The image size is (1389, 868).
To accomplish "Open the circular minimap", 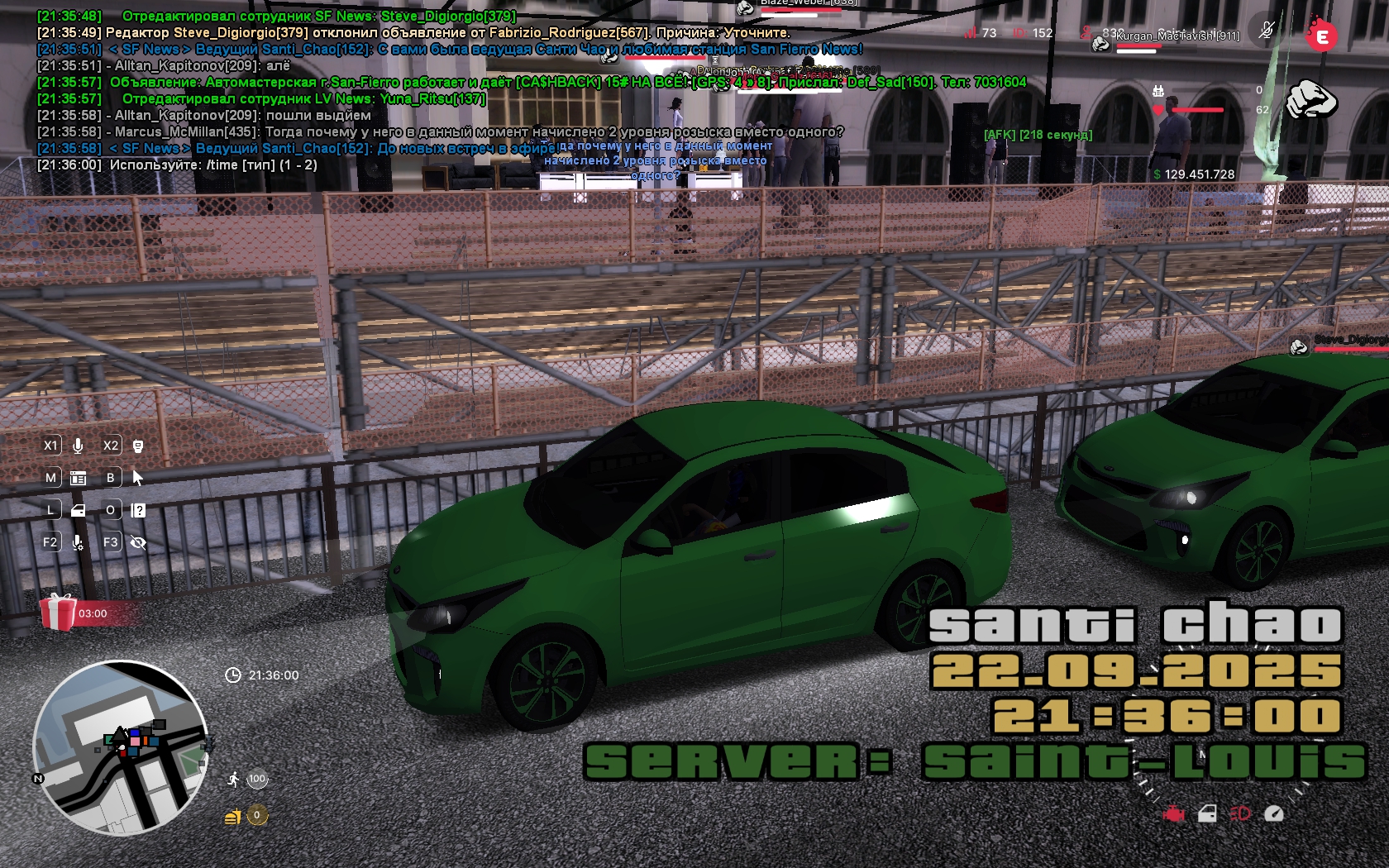I will pyautogui.click(x=120, y=748).
